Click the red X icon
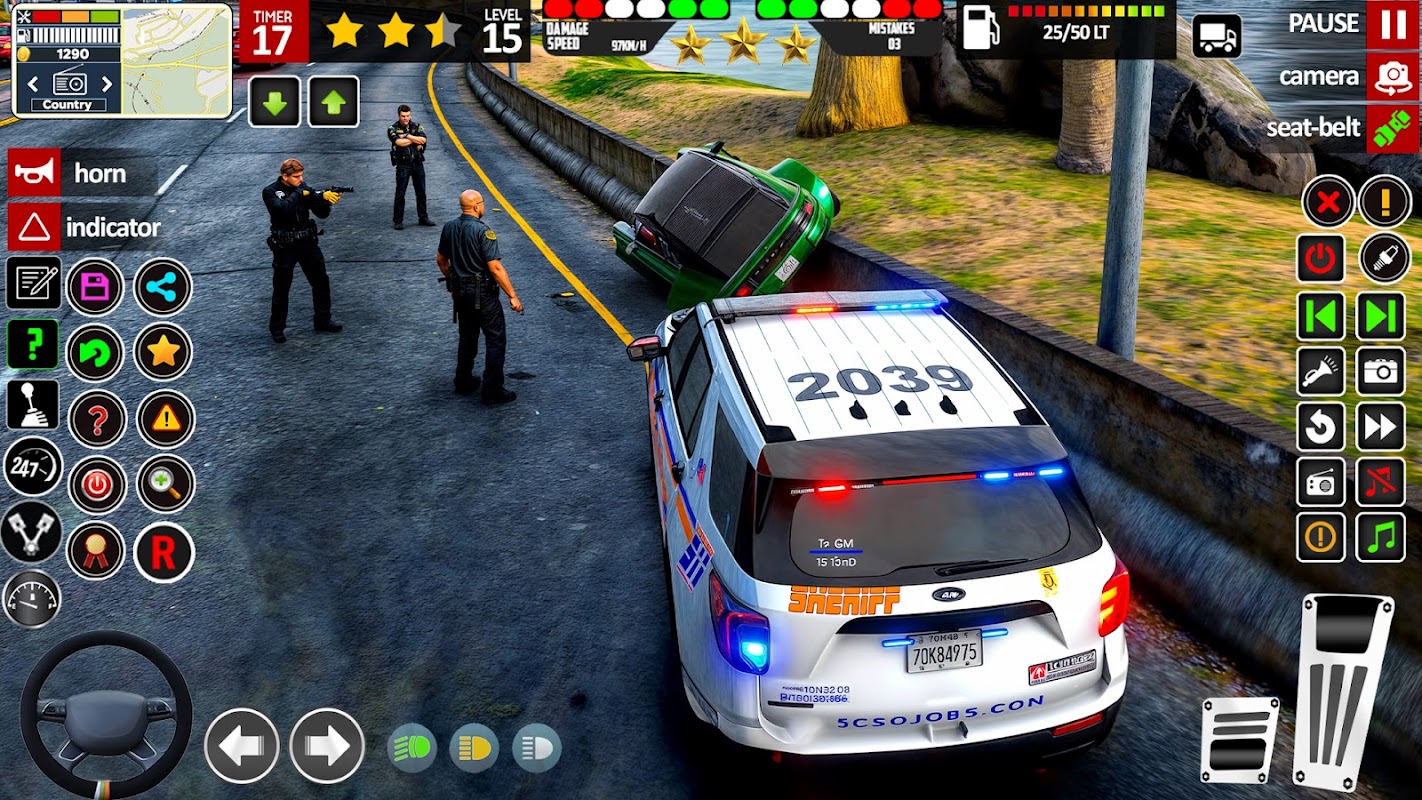The width and height of the screenshot is (1422, 800). [x=1327, y=203]
